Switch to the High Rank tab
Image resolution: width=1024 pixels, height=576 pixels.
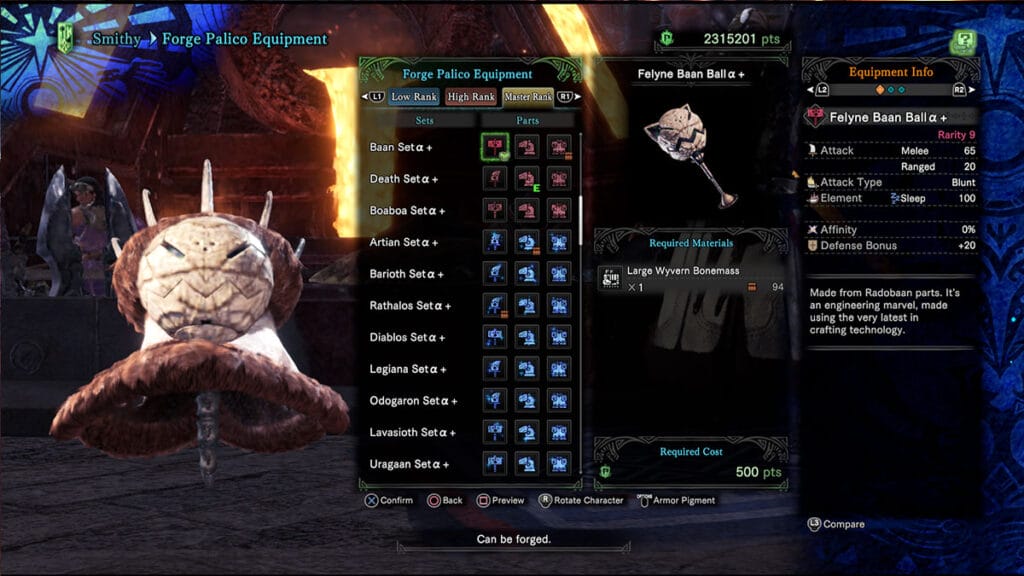(x=471, y=97)
